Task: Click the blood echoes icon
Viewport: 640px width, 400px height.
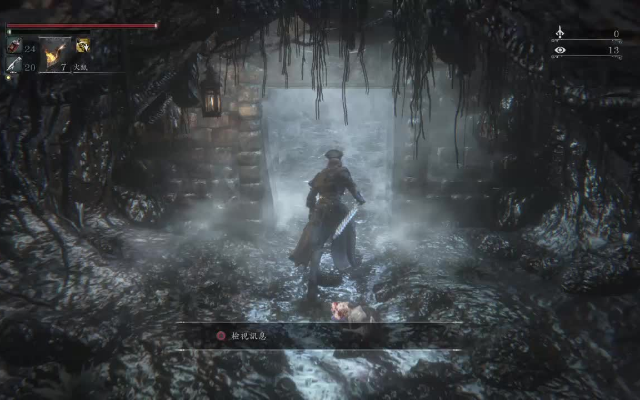Action: tap(559, 33)
